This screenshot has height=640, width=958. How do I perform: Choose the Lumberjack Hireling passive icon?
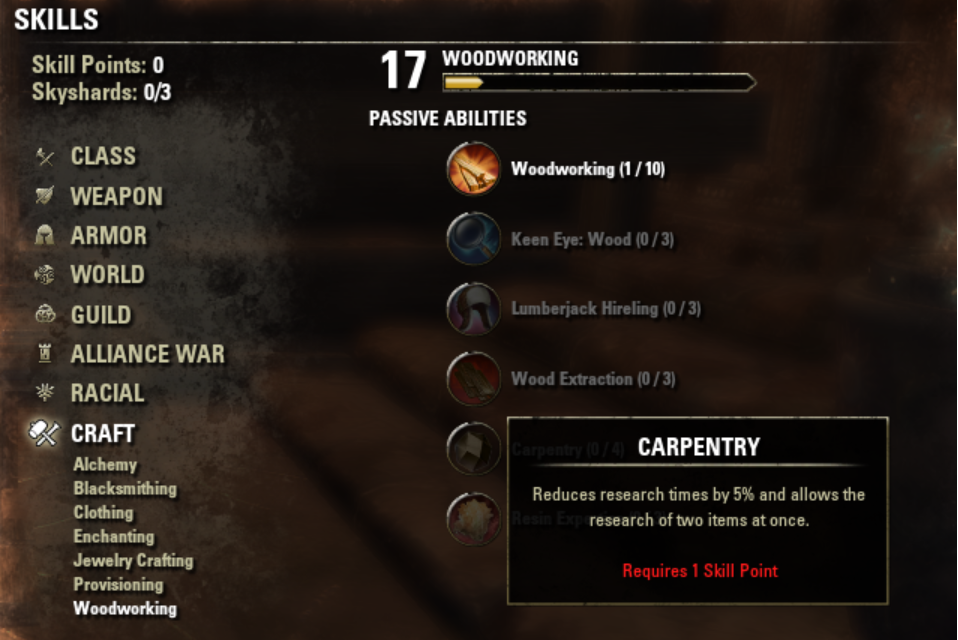[473, 309]
